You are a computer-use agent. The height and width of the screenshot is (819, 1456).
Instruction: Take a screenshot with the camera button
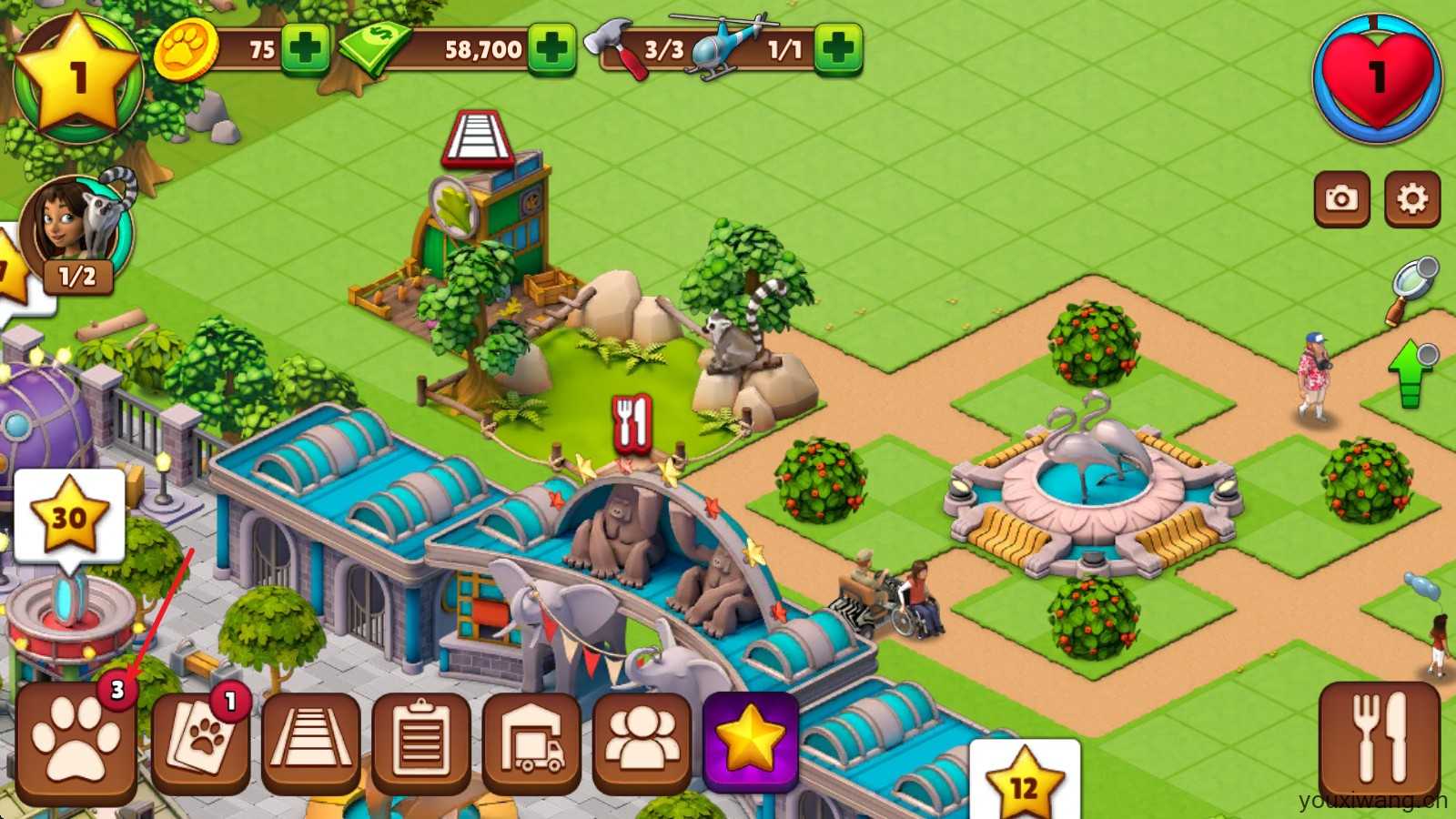pos(1341,198)
